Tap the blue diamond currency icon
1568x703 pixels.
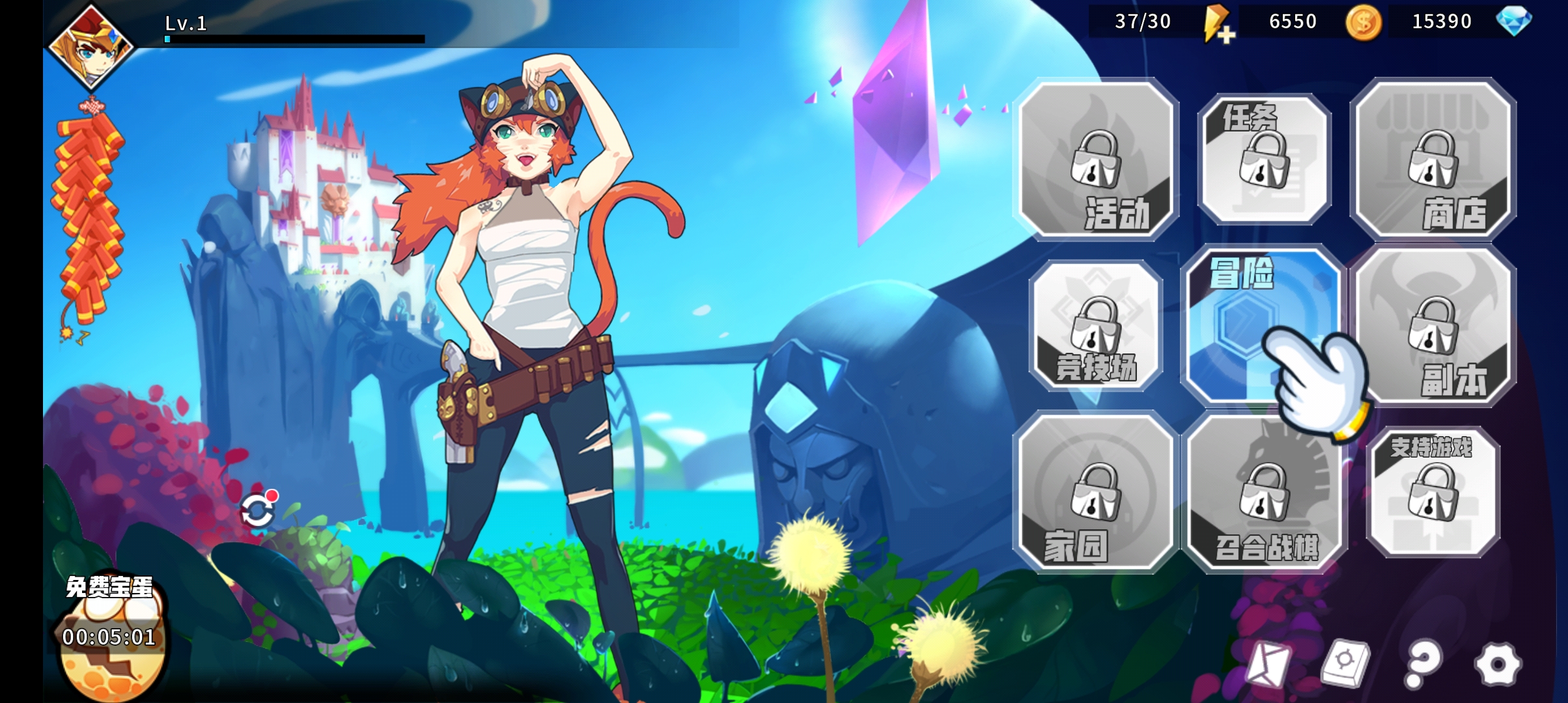(x=1514, y=21)
